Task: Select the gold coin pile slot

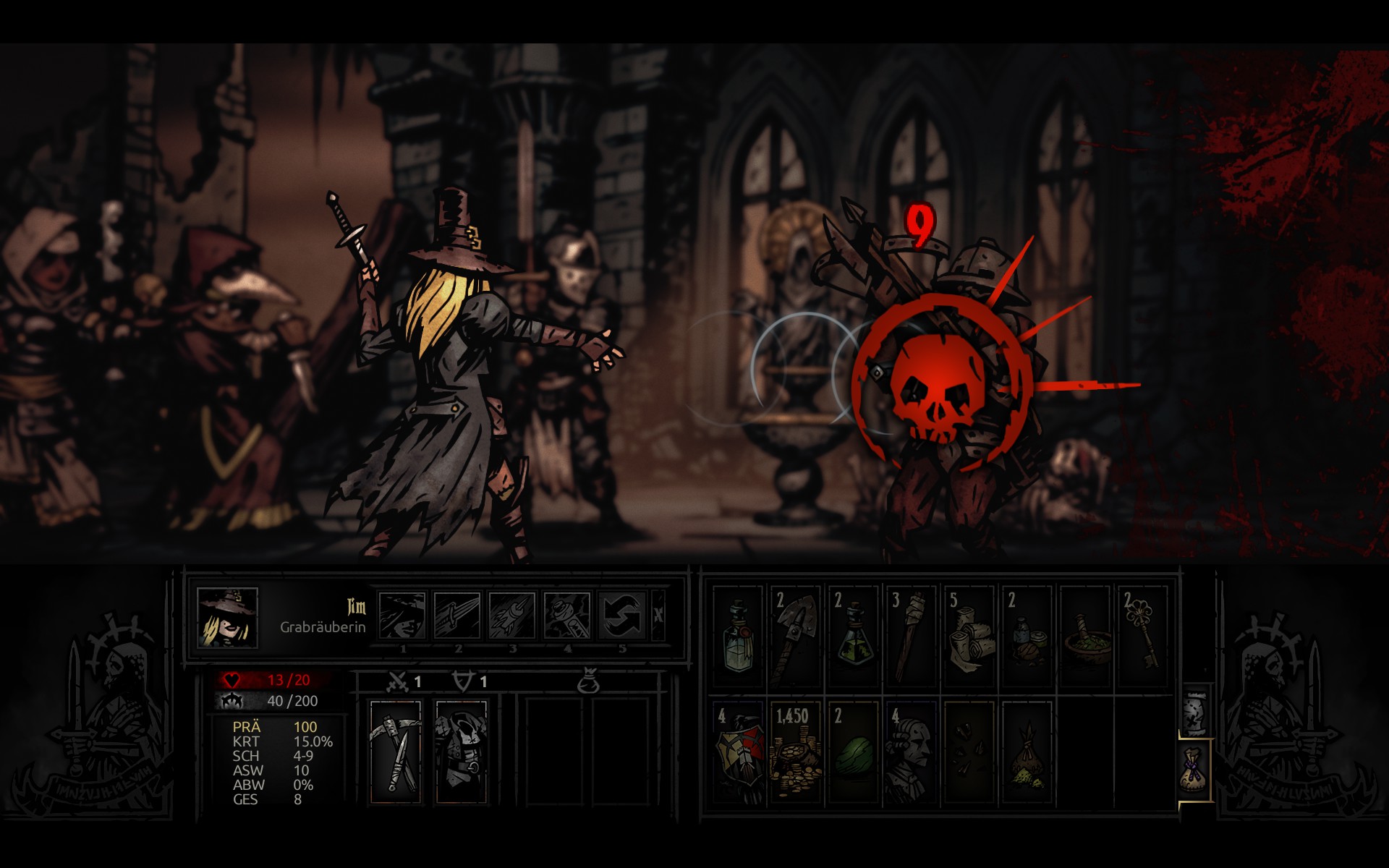Action: tap(794, 752)
